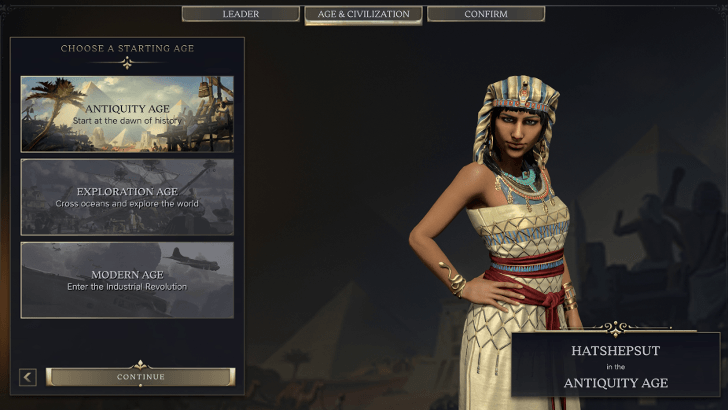
Task: Select the Antiquity Age card
Action: 127,114
